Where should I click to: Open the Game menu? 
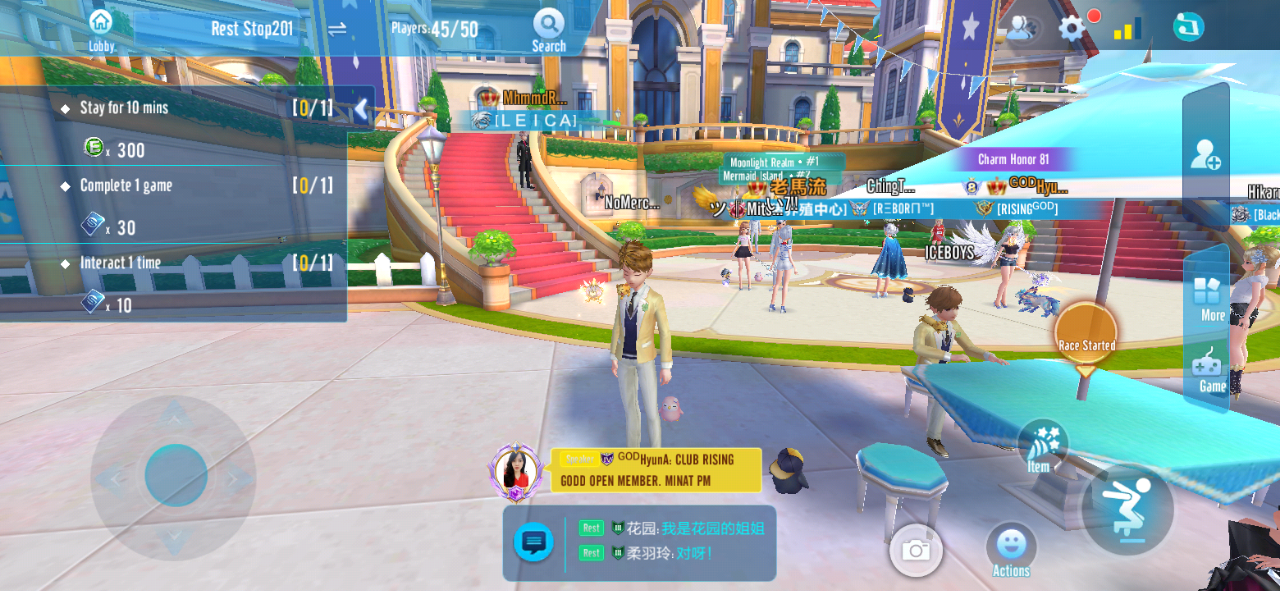[x=1210, y=370]
